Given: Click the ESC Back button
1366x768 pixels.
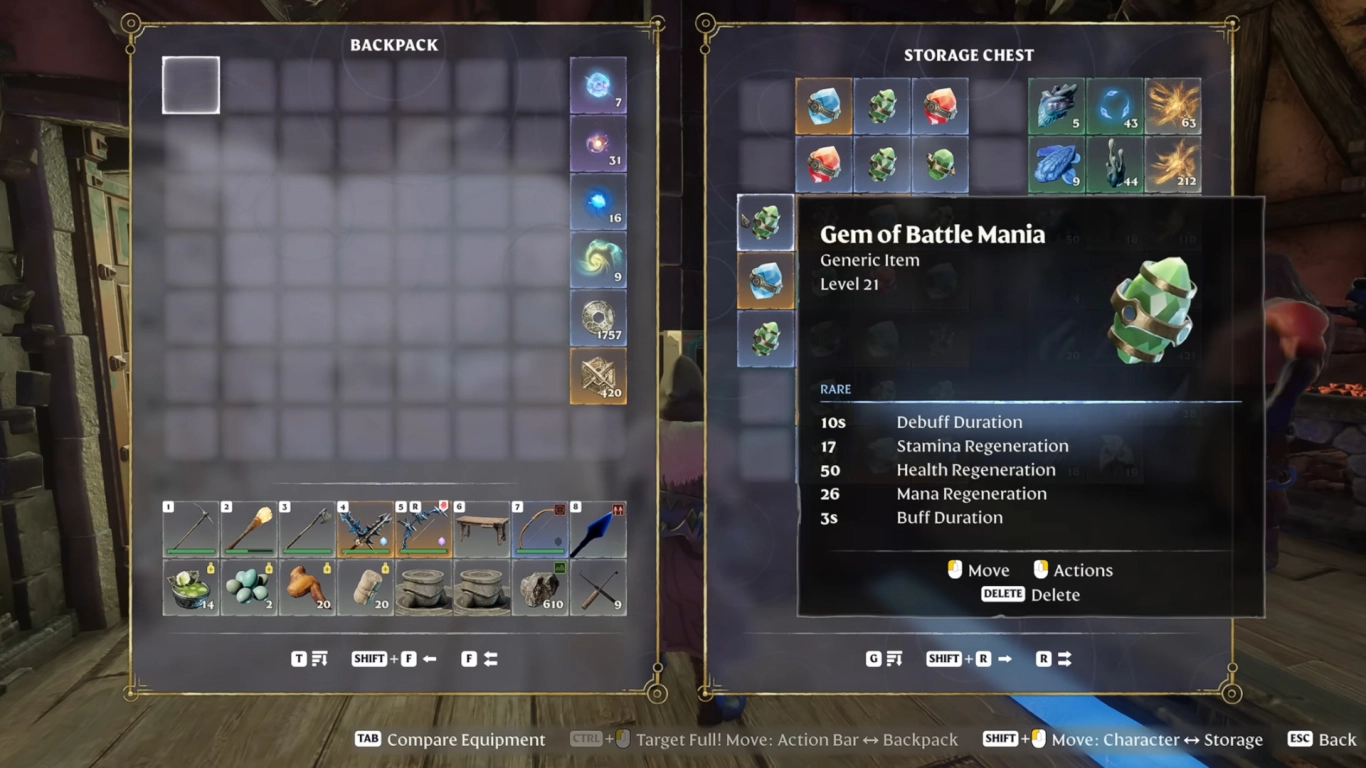Looking at the screenshot, I should click(1323, 739).
